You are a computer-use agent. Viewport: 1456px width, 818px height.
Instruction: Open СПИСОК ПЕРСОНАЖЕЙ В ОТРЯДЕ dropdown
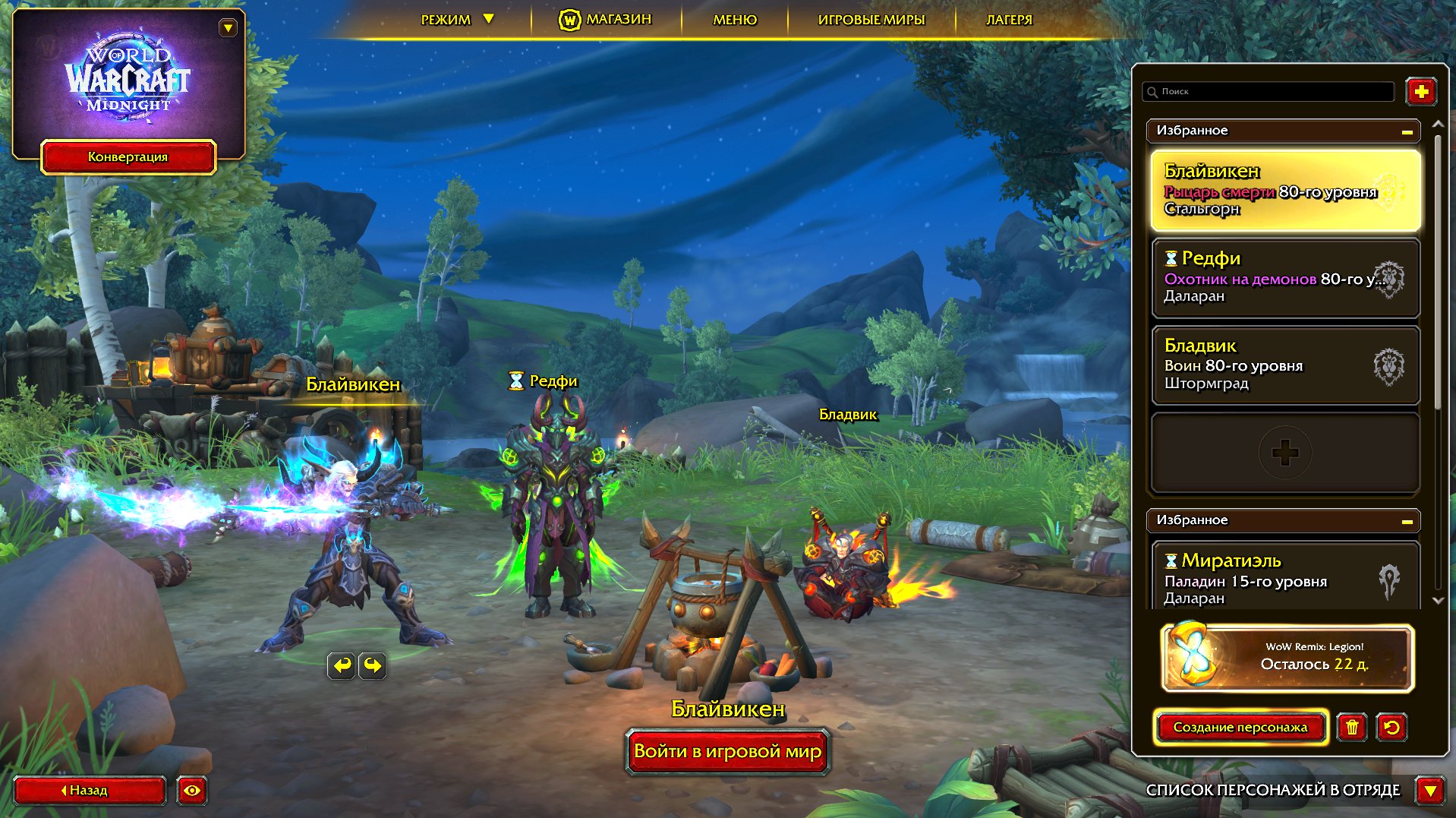tap(1430, 790)
